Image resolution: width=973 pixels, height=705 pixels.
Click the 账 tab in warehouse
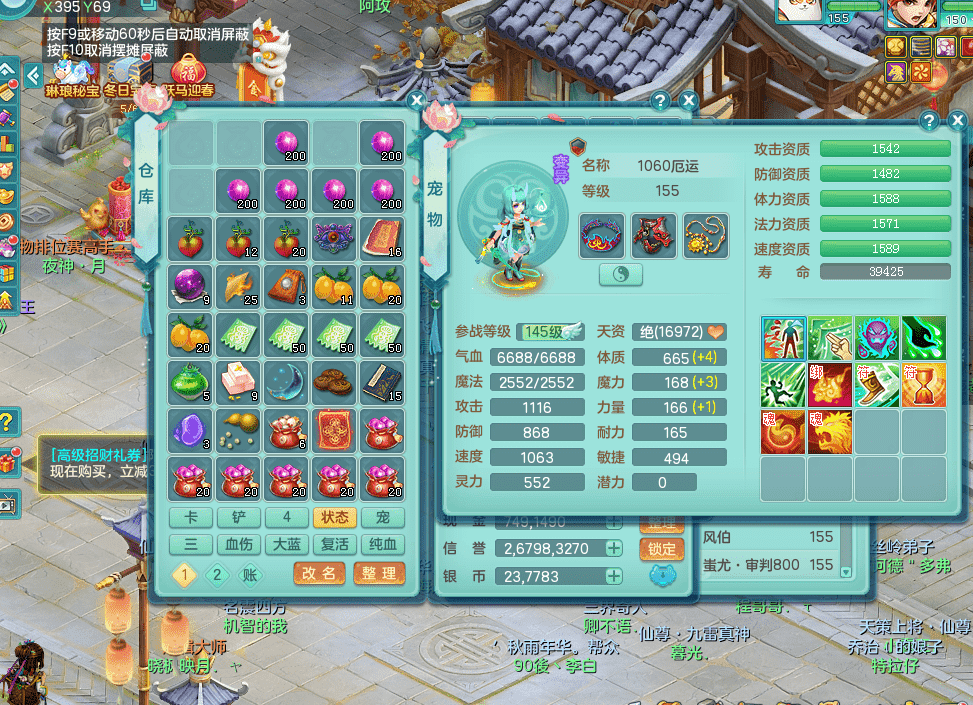click(x=250, y=574)
